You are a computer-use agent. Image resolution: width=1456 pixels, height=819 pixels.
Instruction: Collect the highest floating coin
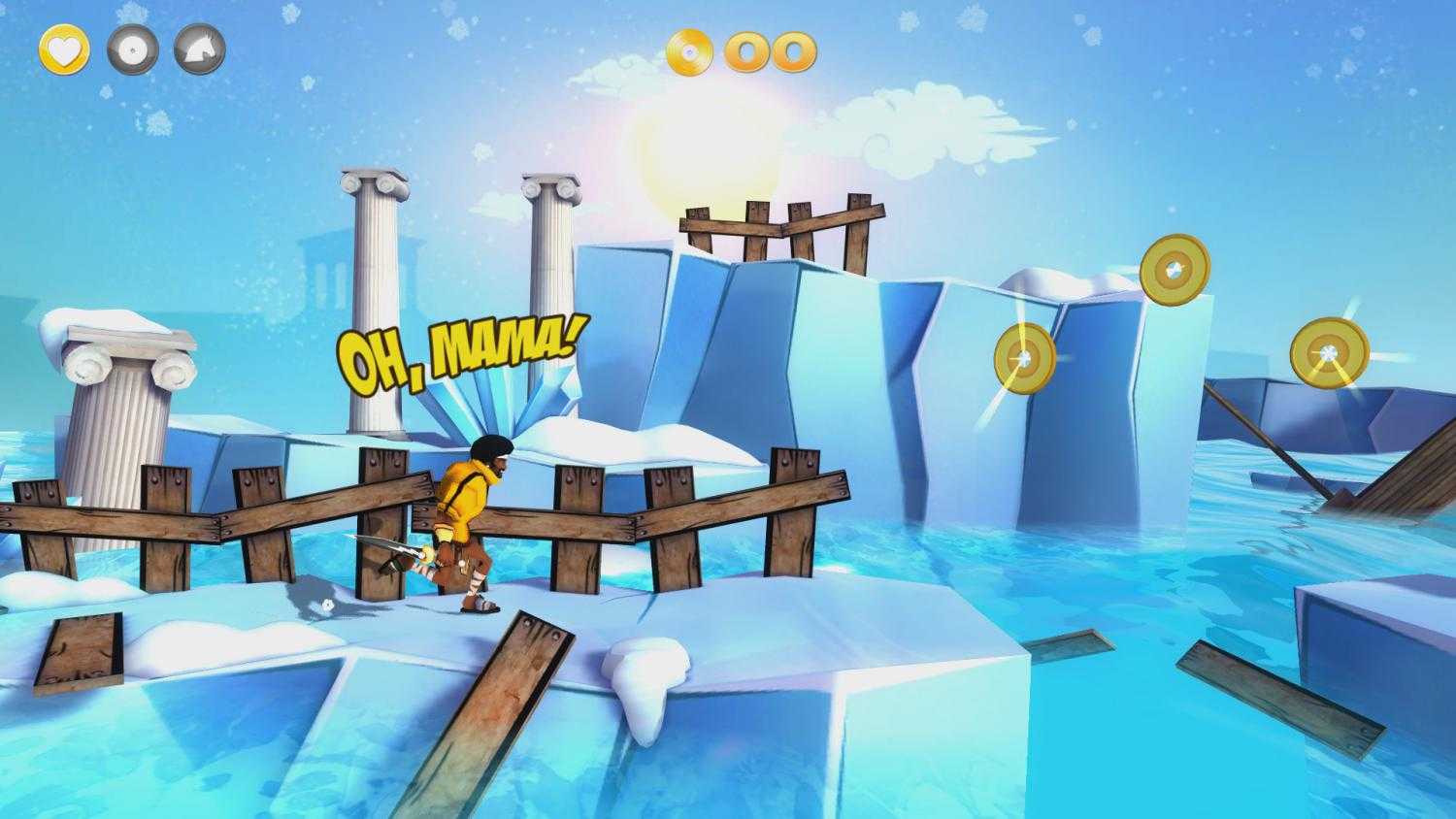coord(1176,267)
